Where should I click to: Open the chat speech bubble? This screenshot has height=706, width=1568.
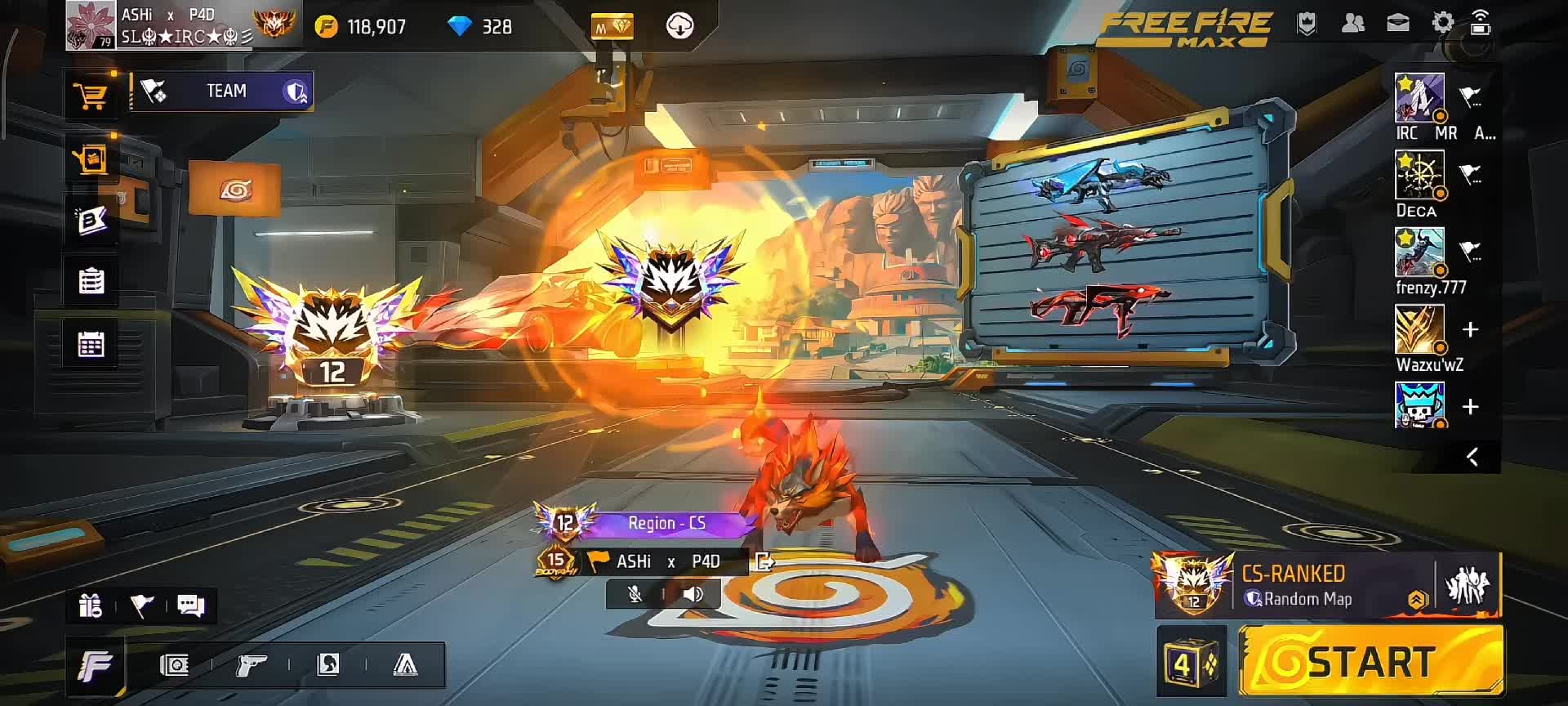[x=190, y=605]
